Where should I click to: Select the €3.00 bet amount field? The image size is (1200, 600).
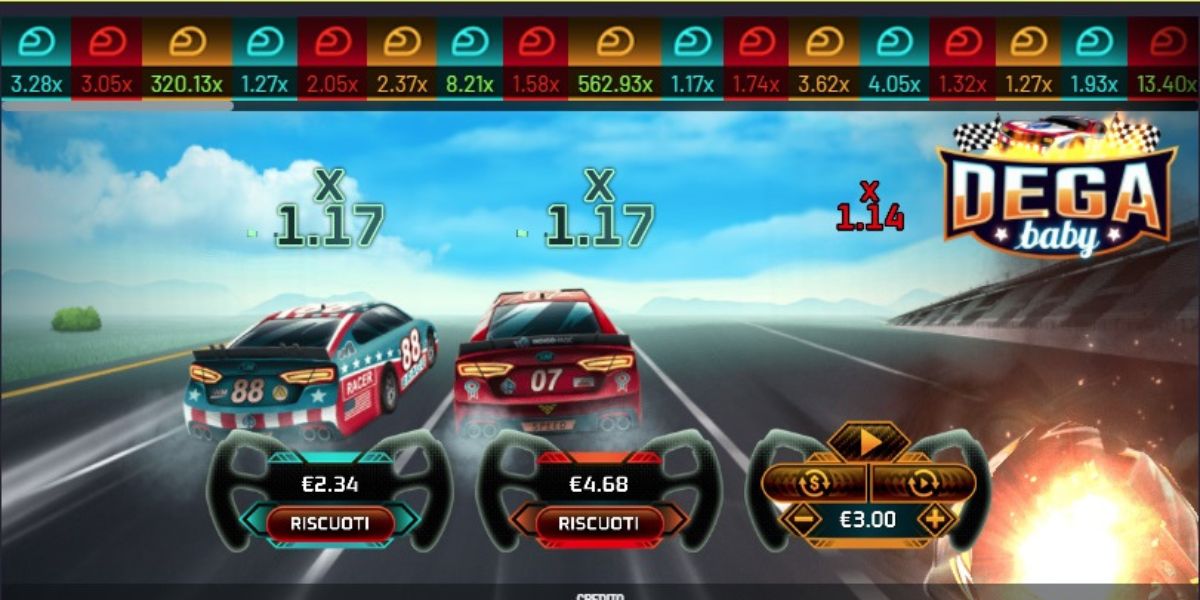click(867, 520)
